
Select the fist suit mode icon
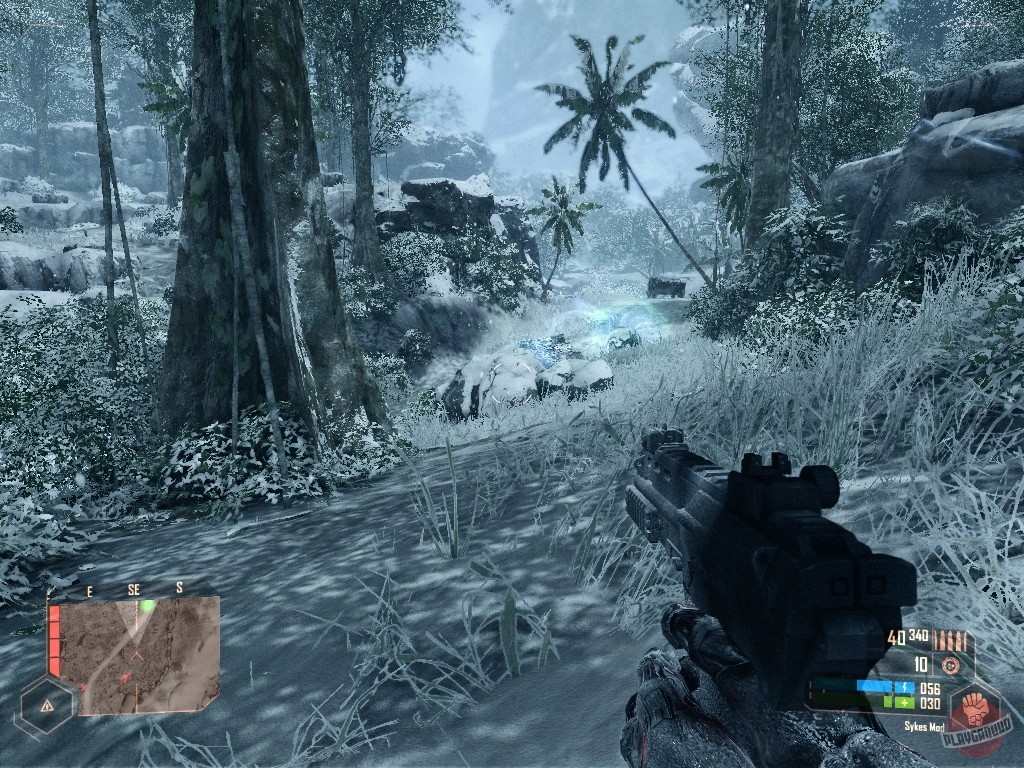pos(973,710)
